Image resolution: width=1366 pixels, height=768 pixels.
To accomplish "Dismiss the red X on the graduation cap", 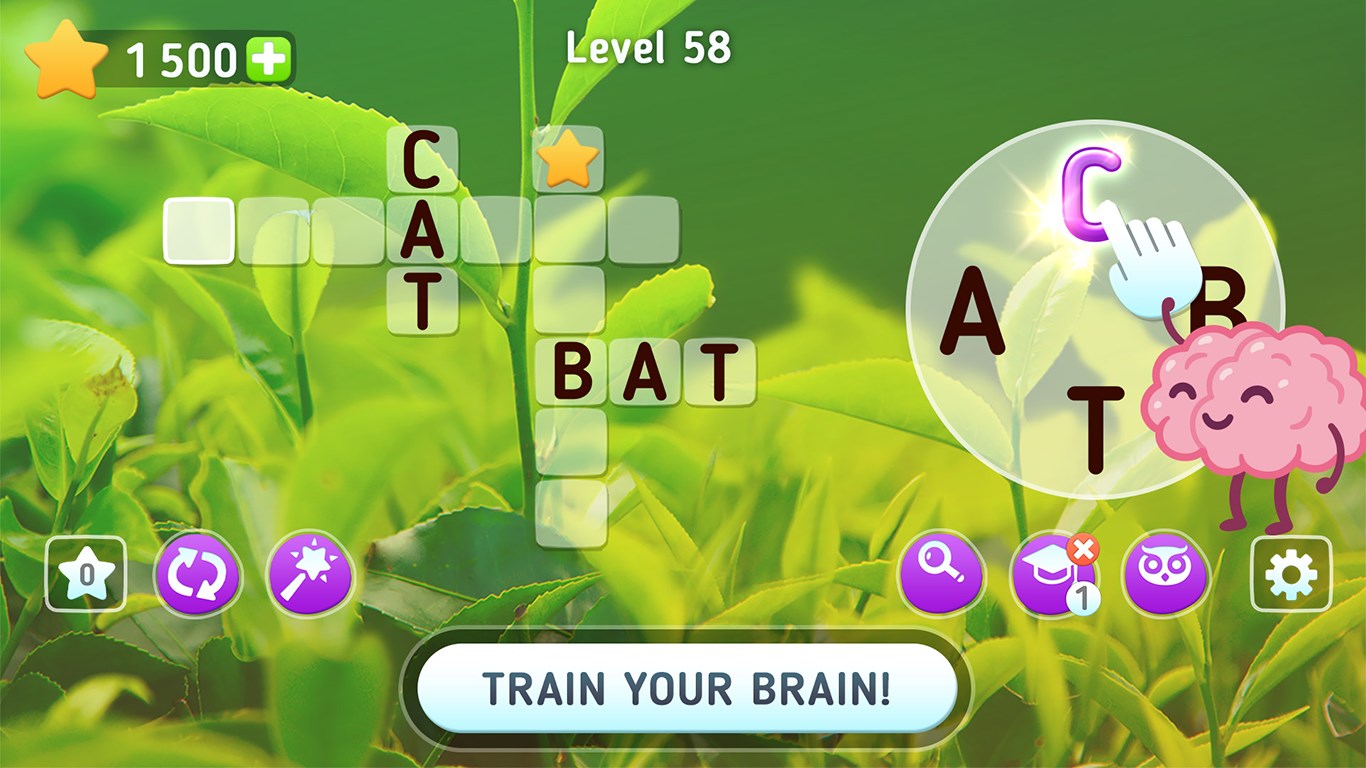I will point(1082,547).
